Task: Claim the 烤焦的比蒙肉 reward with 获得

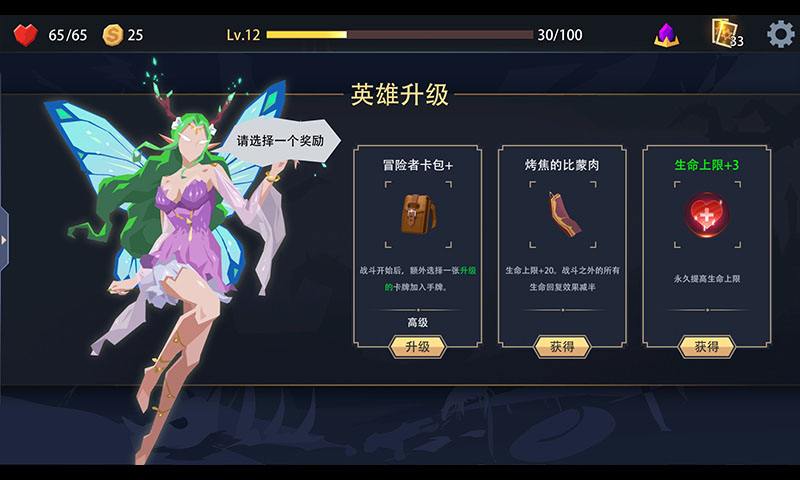Action: [562, 347]
